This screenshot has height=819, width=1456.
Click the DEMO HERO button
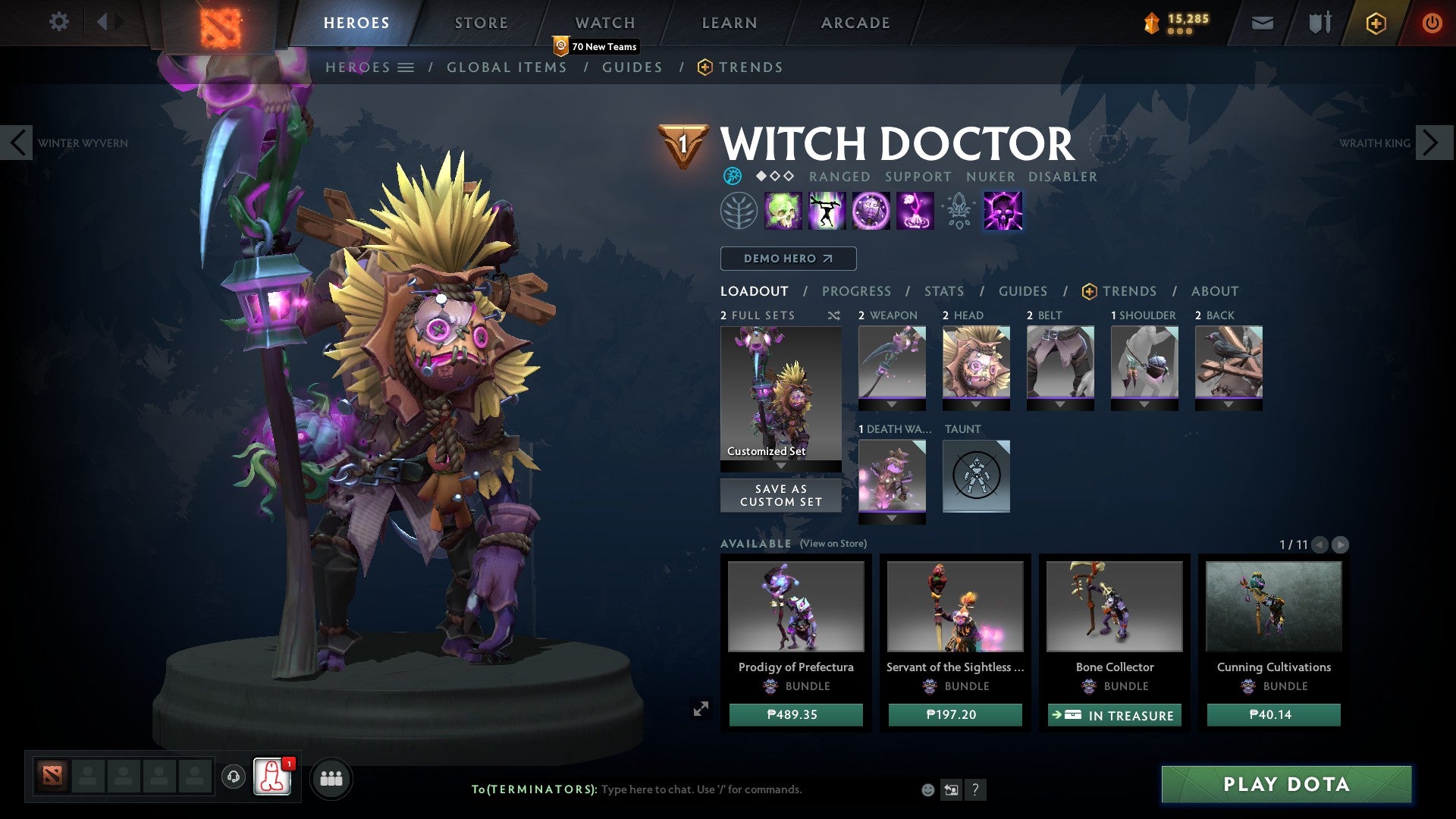pos(787,258)
